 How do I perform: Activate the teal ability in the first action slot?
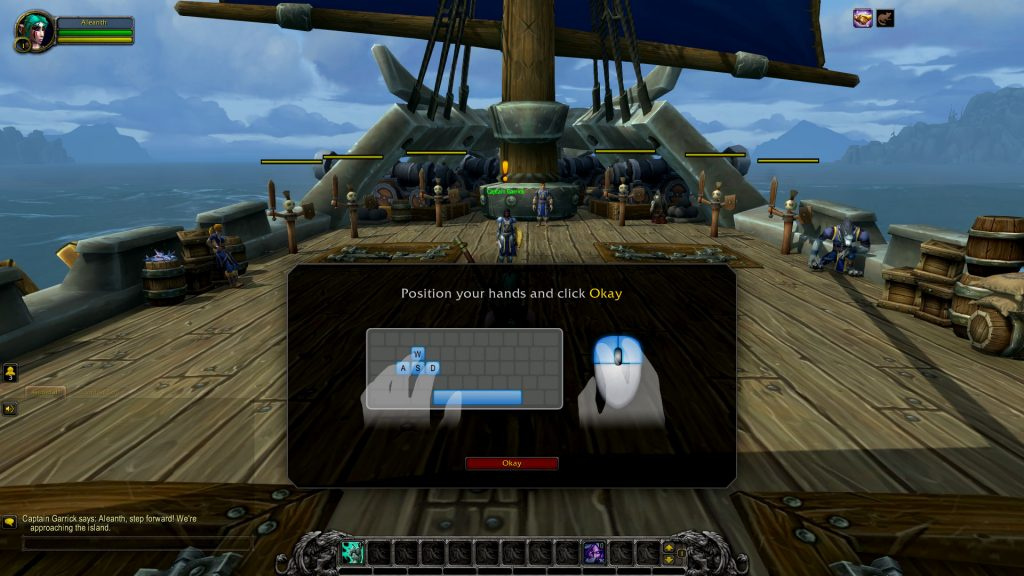coord(352,552)
